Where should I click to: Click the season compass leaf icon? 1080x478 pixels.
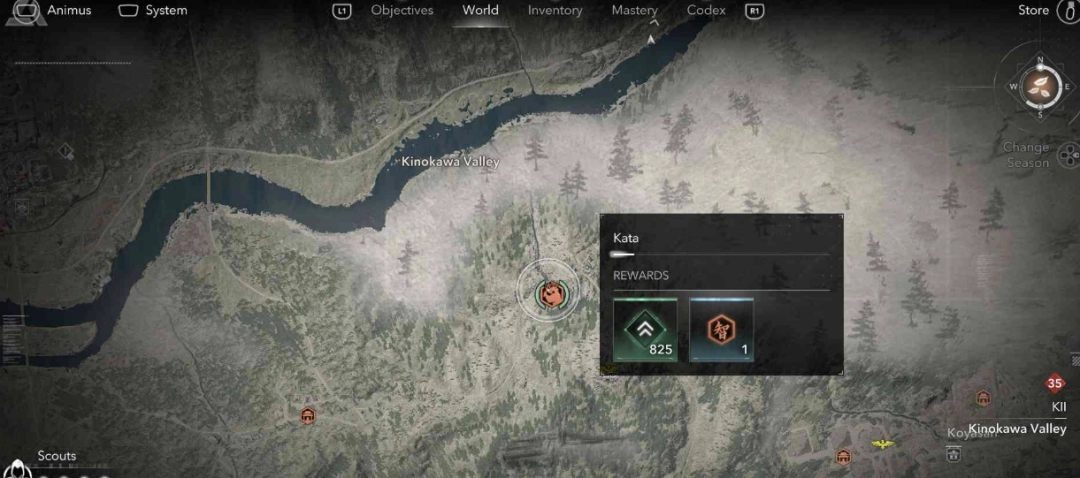click(1040, 86)
